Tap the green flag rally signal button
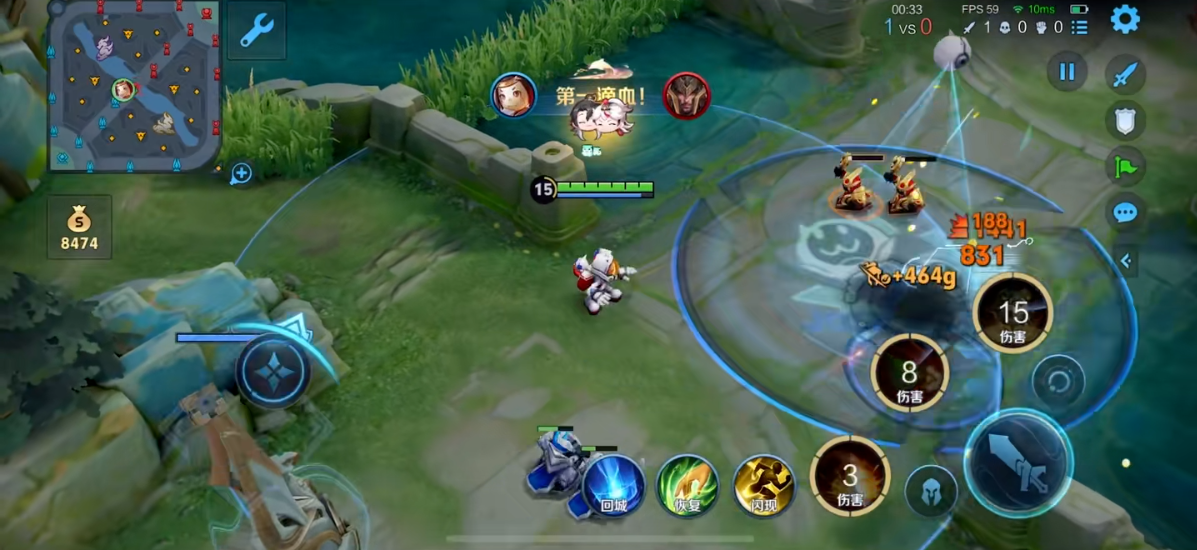Screen dimensions: 1197x550 point(1125,166)
